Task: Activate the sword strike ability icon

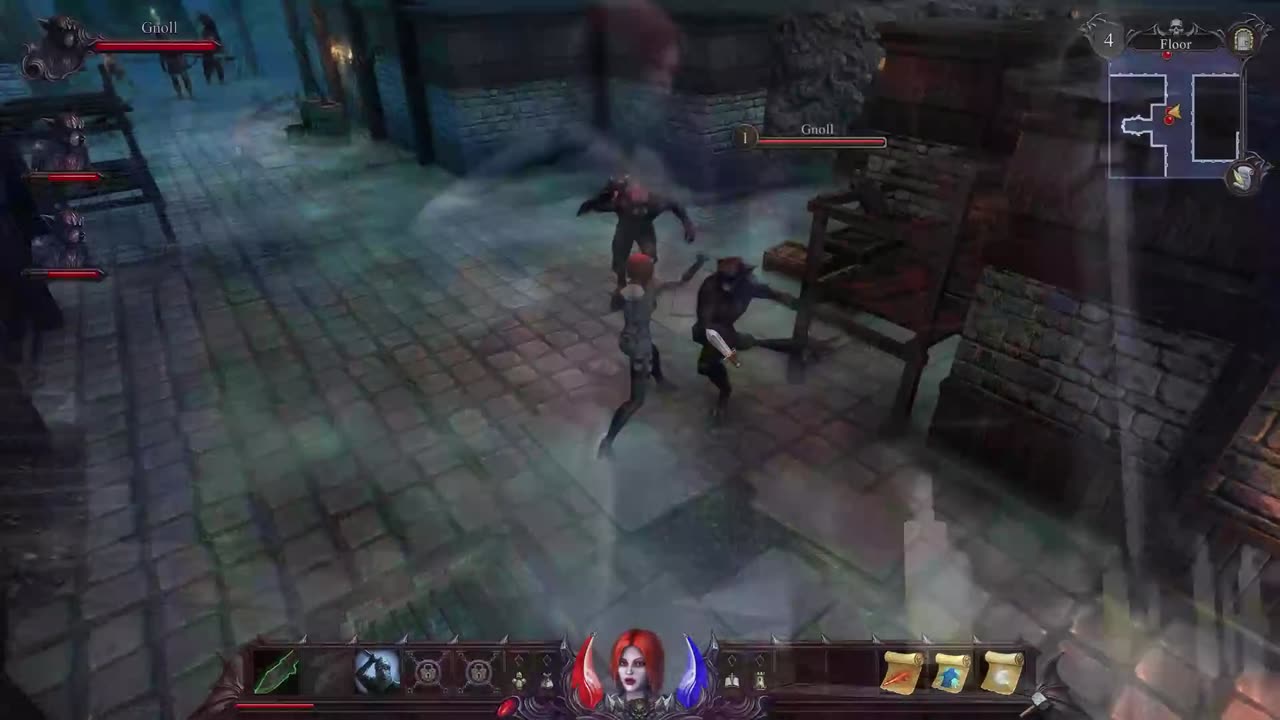Action: point(377,671)
